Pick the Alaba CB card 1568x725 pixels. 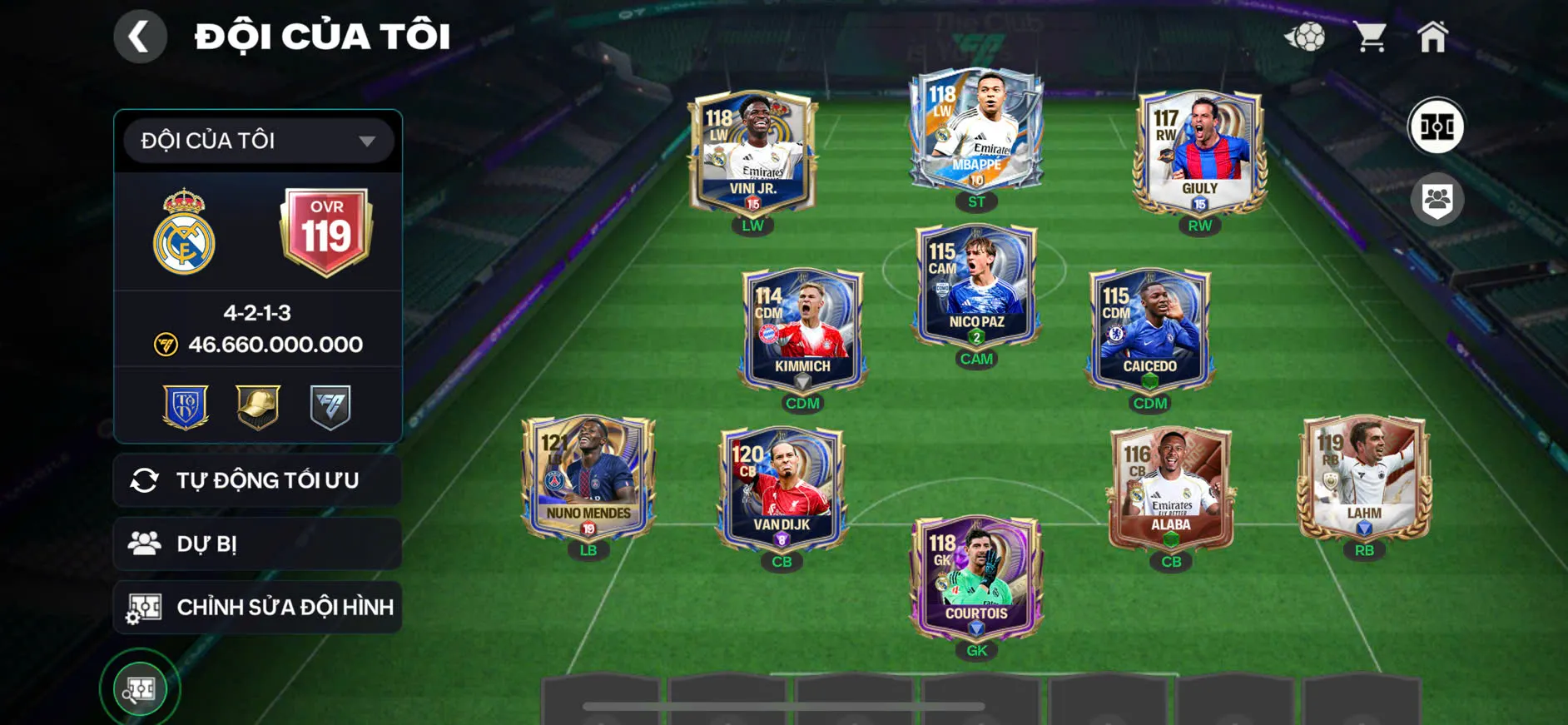(1170, 489)
